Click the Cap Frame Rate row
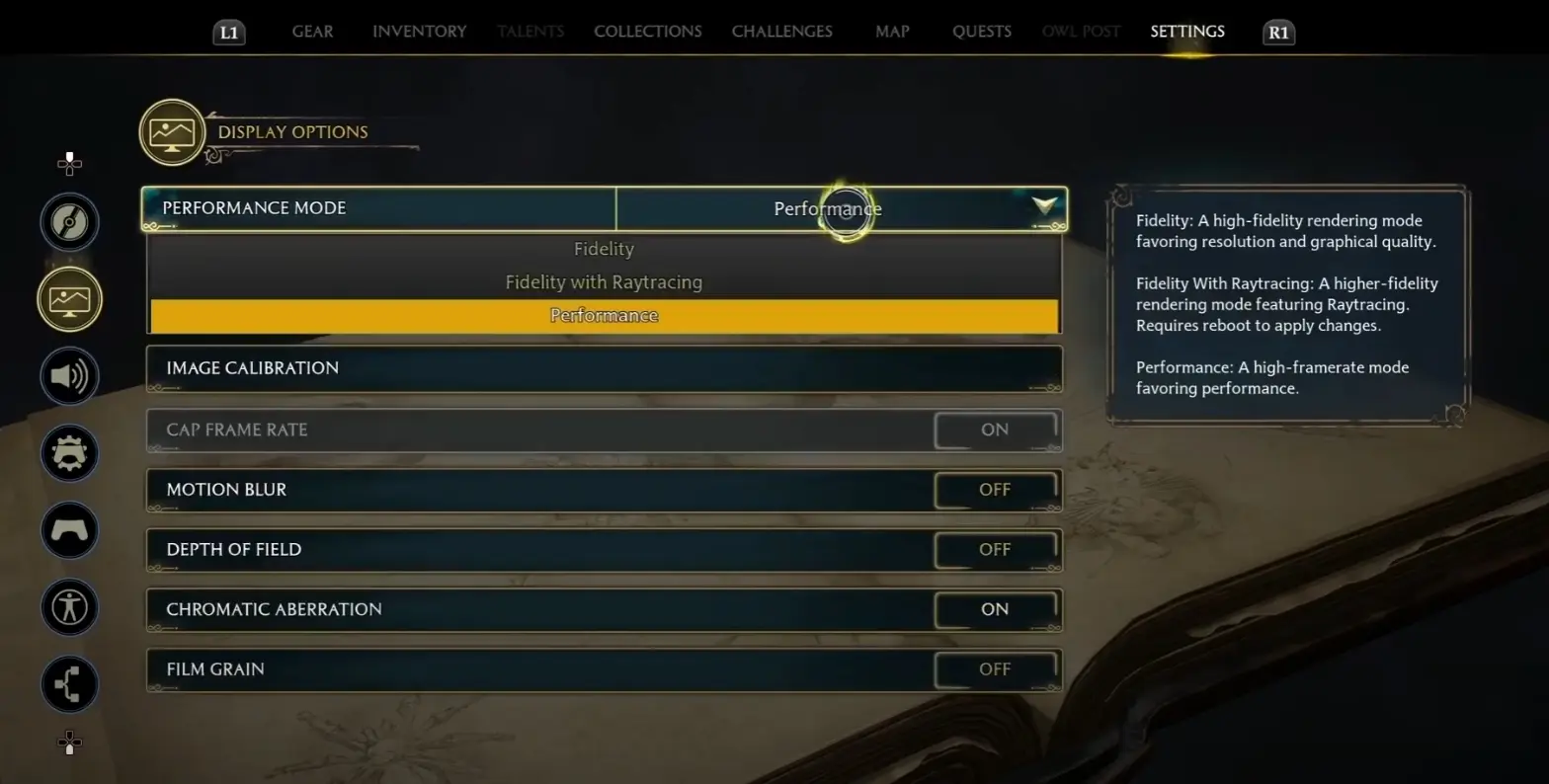 (604, 430)
